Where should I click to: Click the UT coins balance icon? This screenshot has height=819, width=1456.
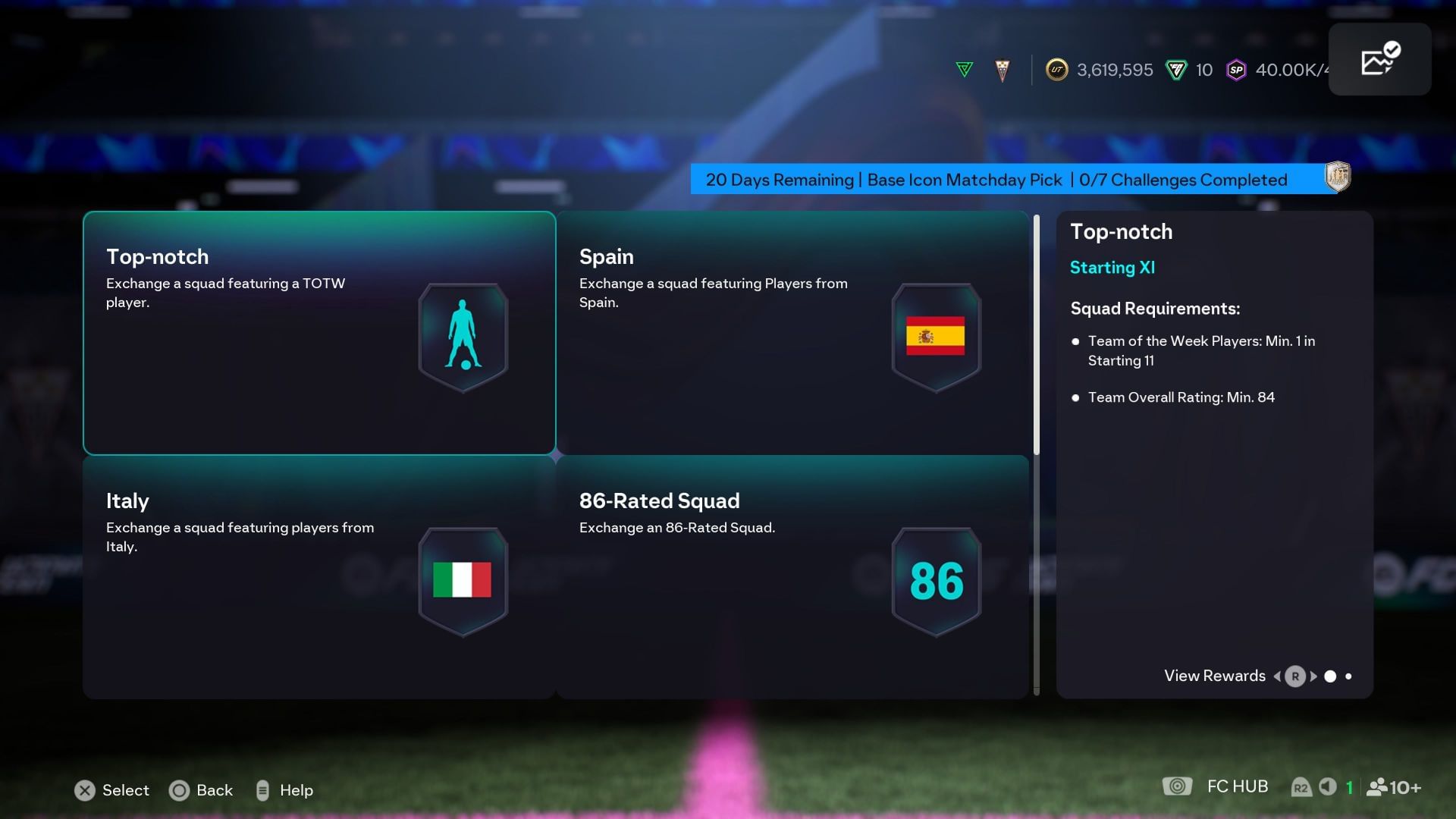(1056, 70)
